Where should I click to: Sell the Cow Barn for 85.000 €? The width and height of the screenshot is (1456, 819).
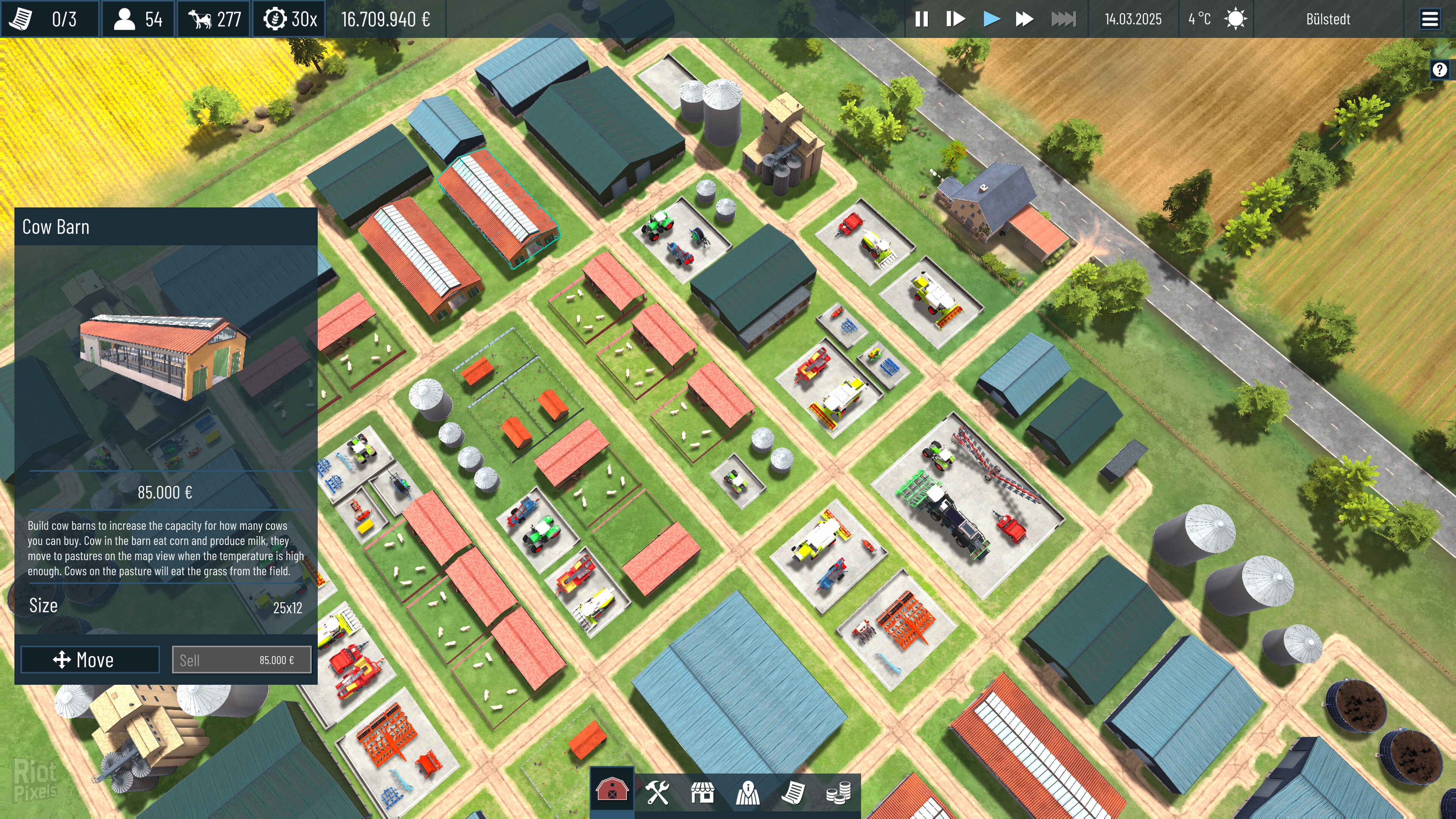[242, 660]
